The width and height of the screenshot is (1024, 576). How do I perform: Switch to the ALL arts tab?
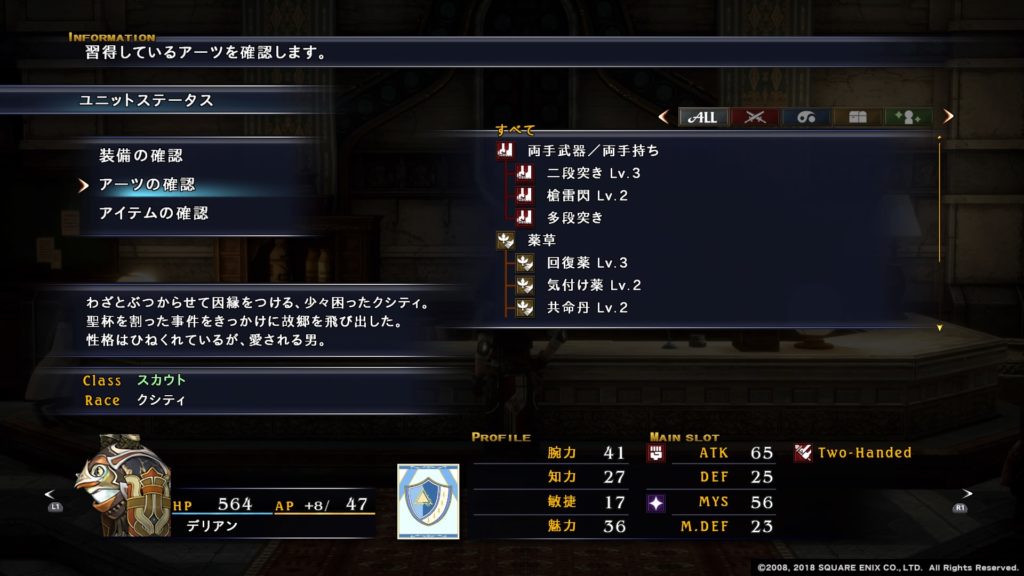(704, 117)
